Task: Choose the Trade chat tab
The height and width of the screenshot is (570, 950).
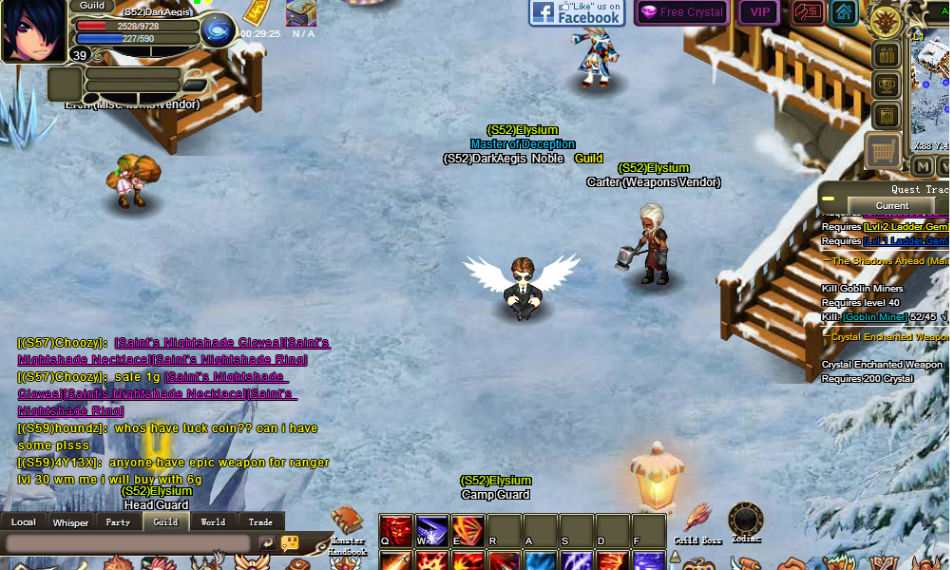Action: click(260, 522)
